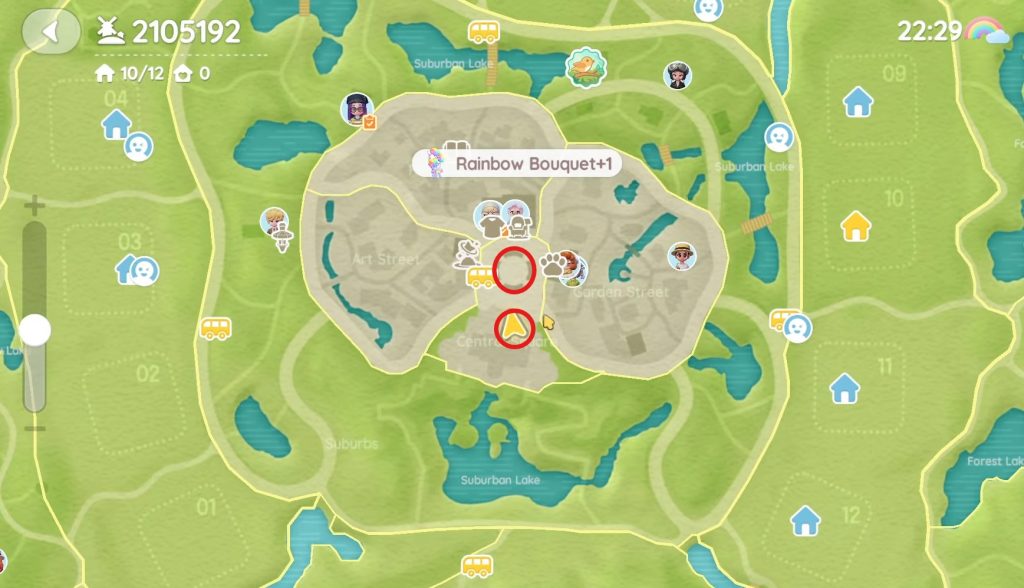Zoom in with the plus sign above the slider
The image size is (1024, 588).
click(35, 208)
